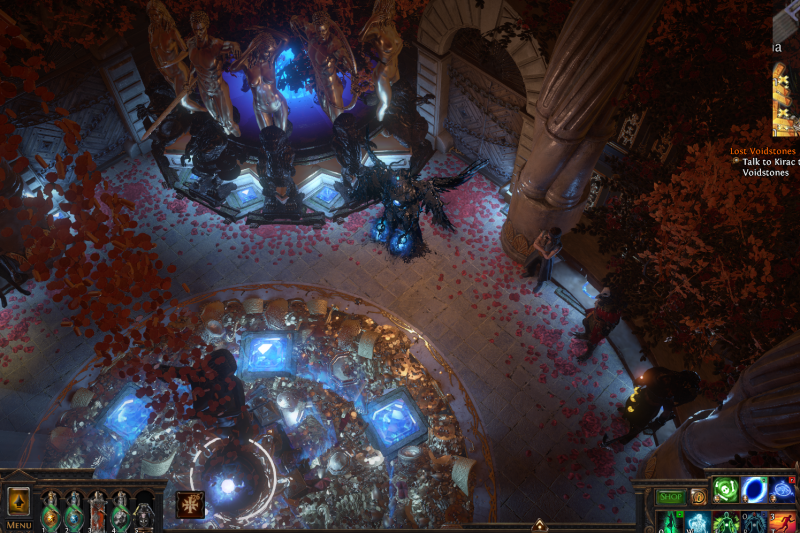
Task: Select the Lost Voidstones quest tracker
Action: 764,151
